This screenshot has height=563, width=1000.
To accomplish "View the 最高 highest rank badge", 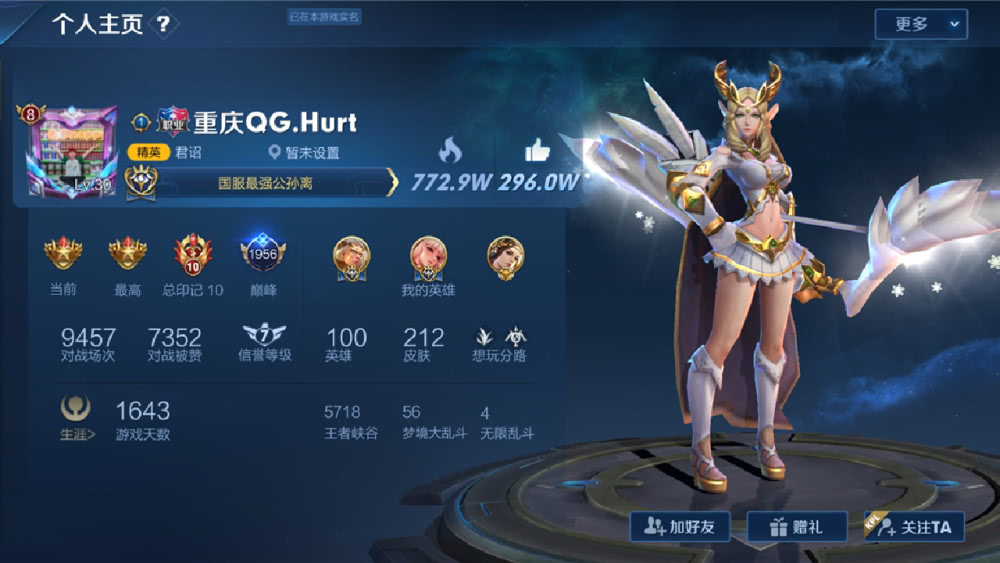I will [x=128, y=255].
